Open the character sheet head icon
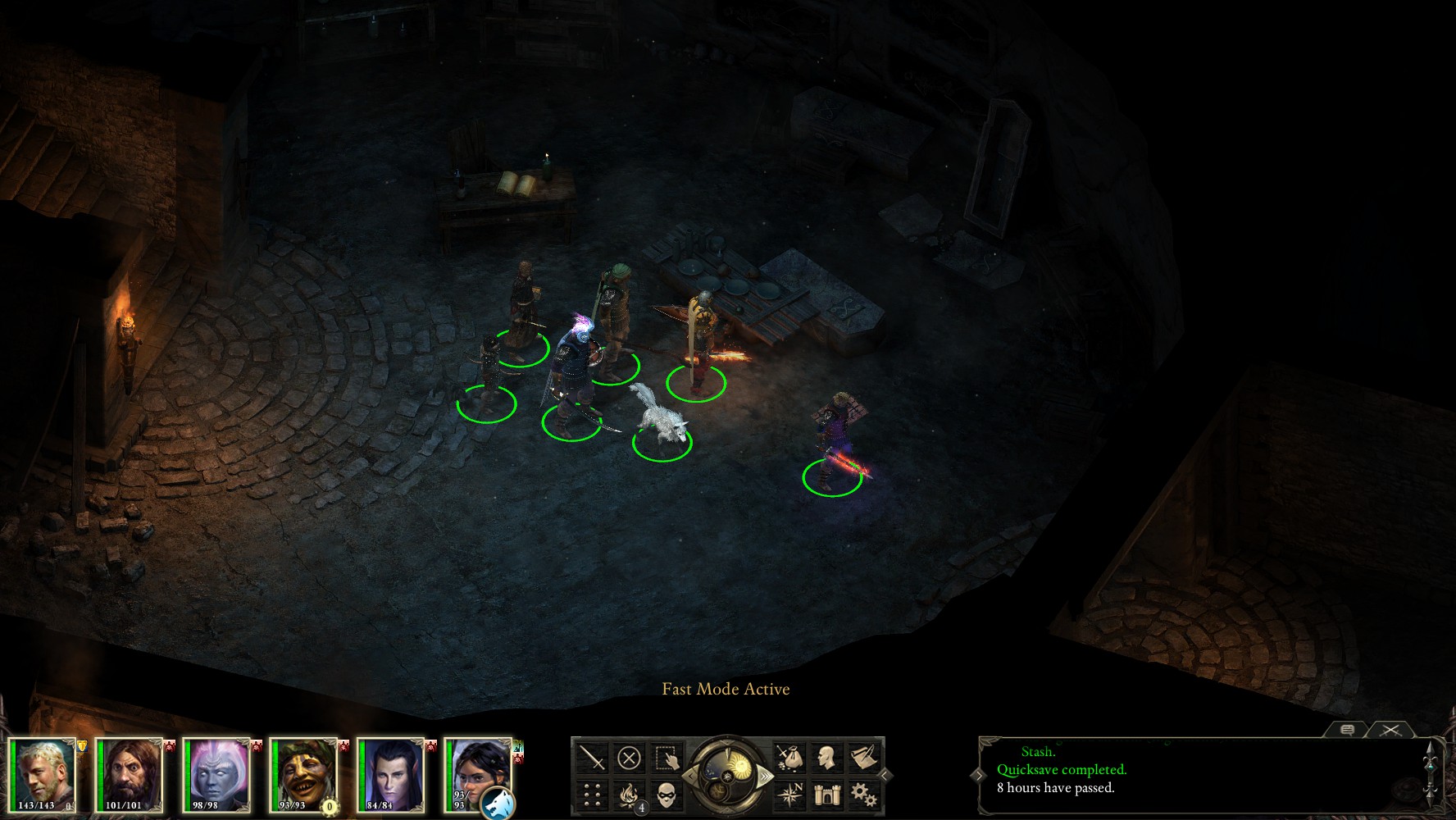This screenshot has height=820, width=1456. click(x=826, y=758)
